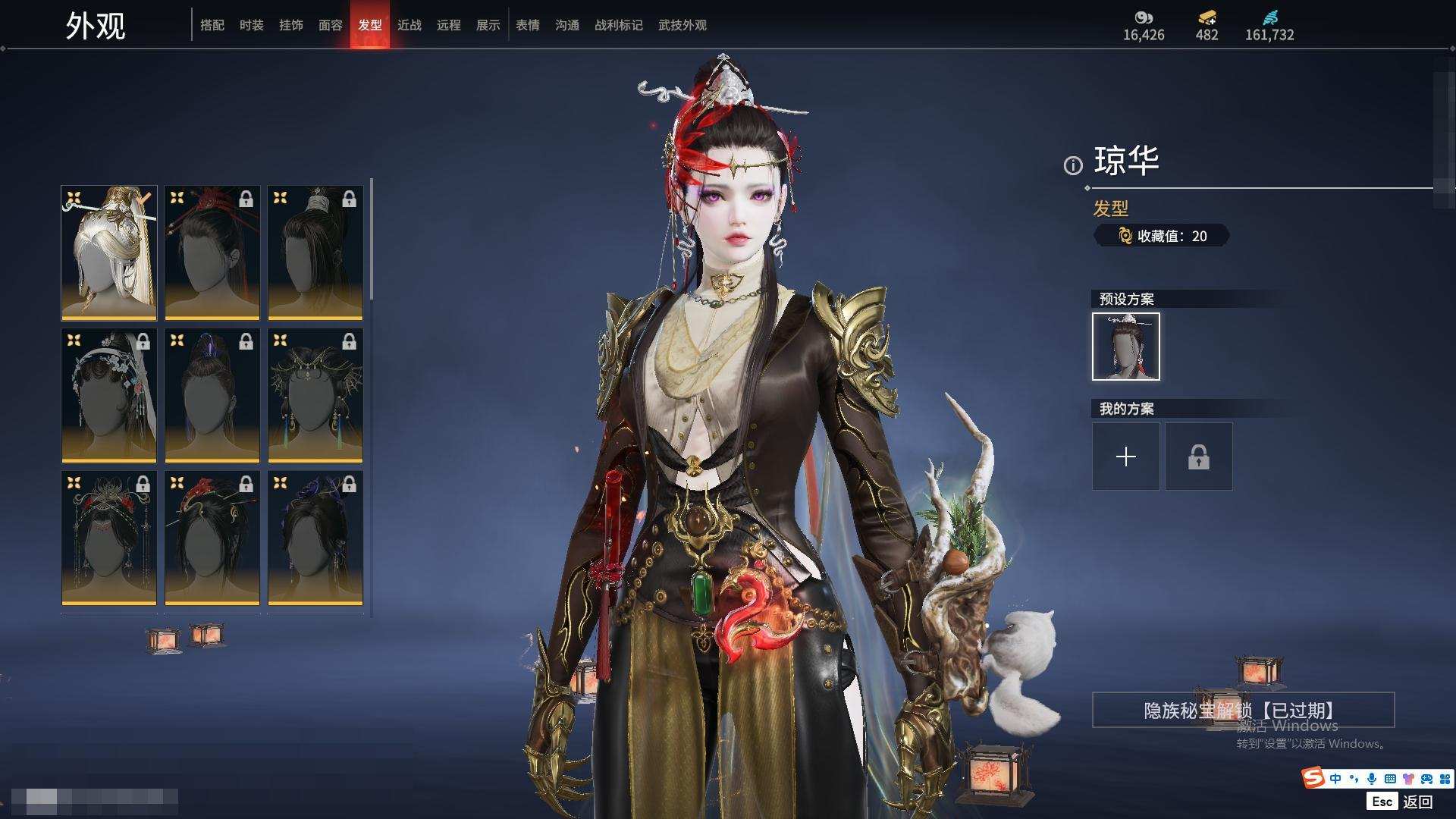
Task: Pick the locked hairstyle with white floral headband
Action: (109, 395)
